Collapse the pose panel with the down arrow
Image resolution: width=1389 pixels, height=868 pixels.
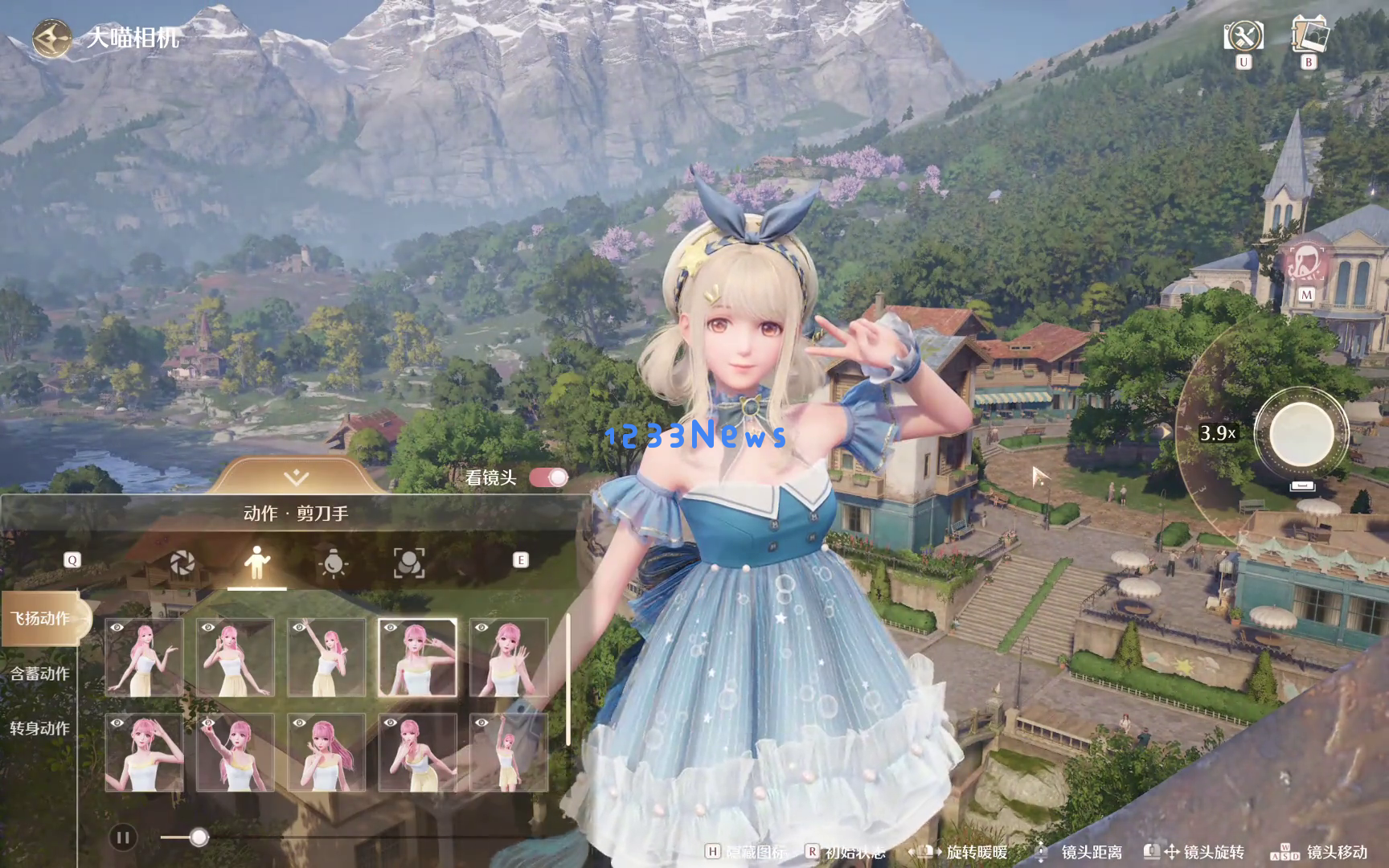[x=296, y=477]
